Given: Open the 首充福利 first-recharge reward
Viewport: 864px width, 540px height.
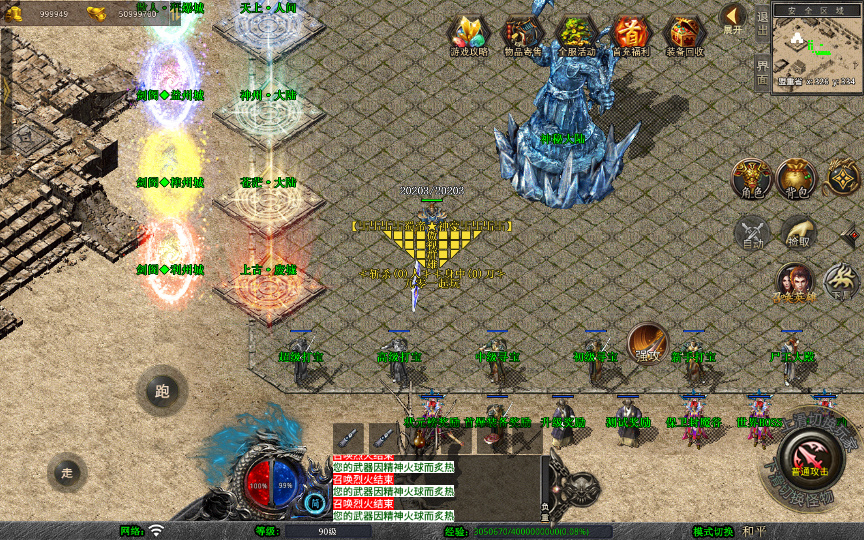Looking at the screenshot, I should click(630, 36).
